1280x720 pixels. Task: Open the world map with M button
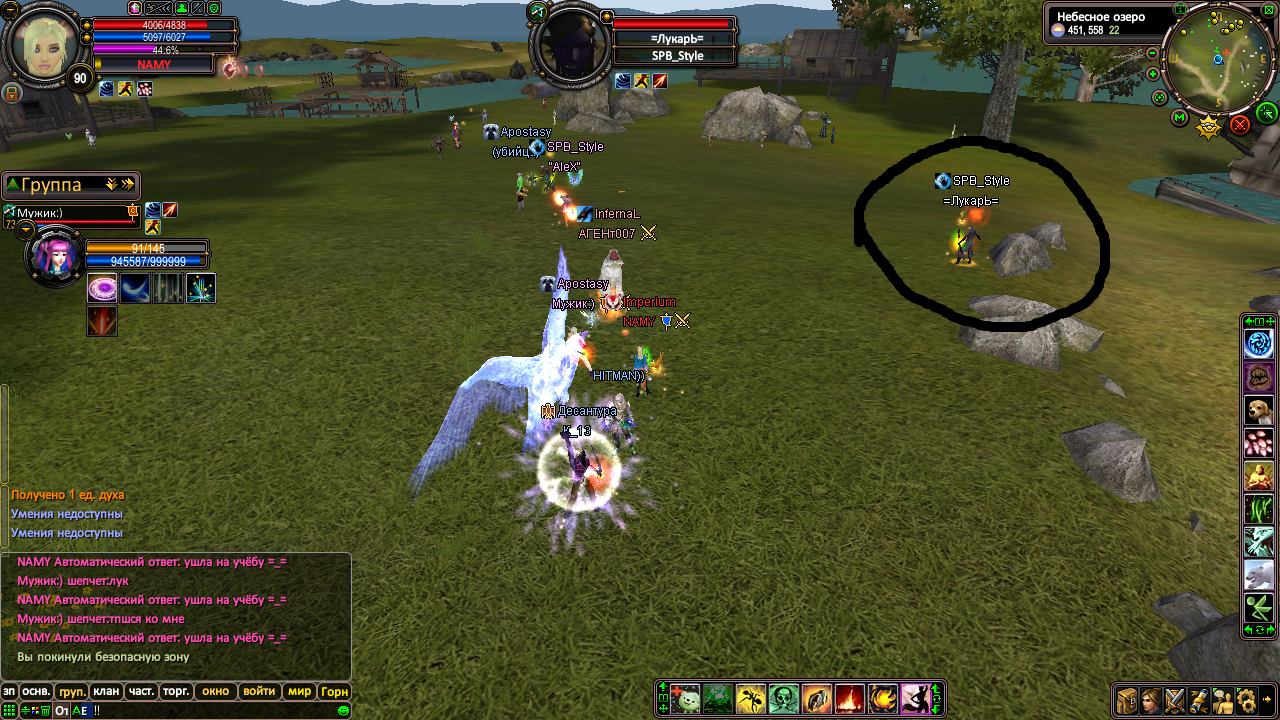(1180, 118)
